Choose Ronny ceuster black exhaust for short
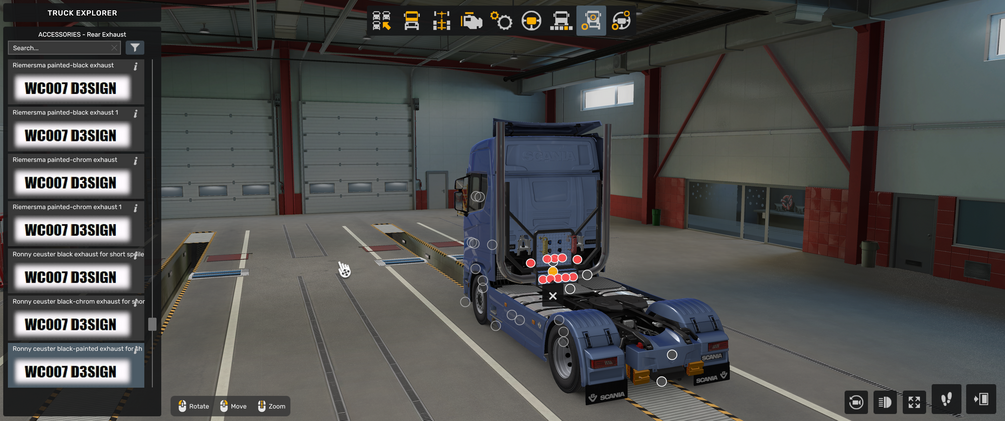The height and width of the screenshot is (421, 1005). coord(70,276)
